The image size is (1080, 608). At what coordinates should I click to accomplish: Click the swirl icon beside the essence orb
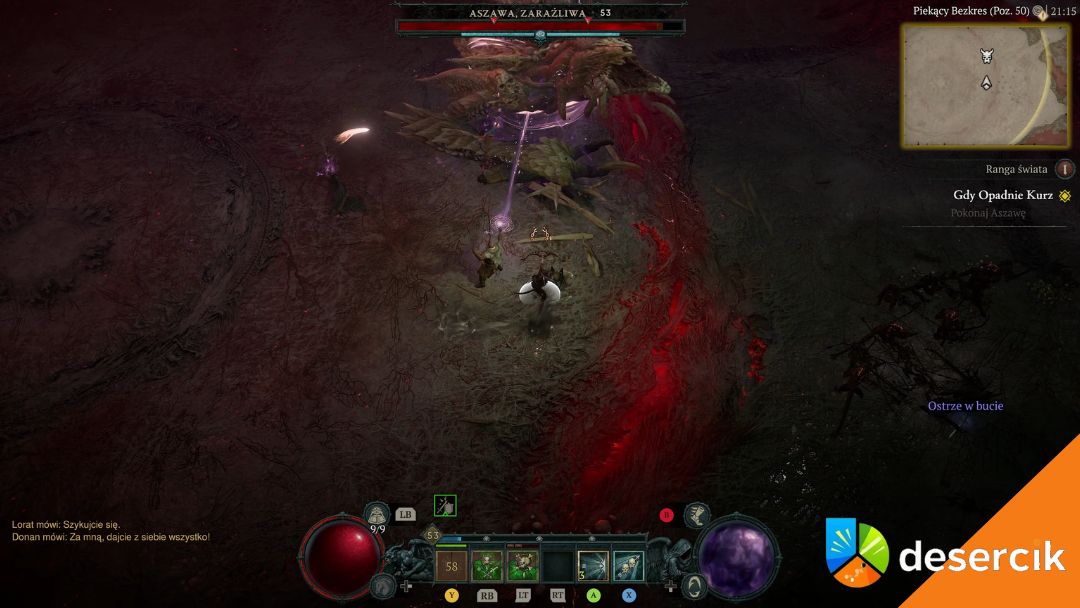(x=695, y=586)
